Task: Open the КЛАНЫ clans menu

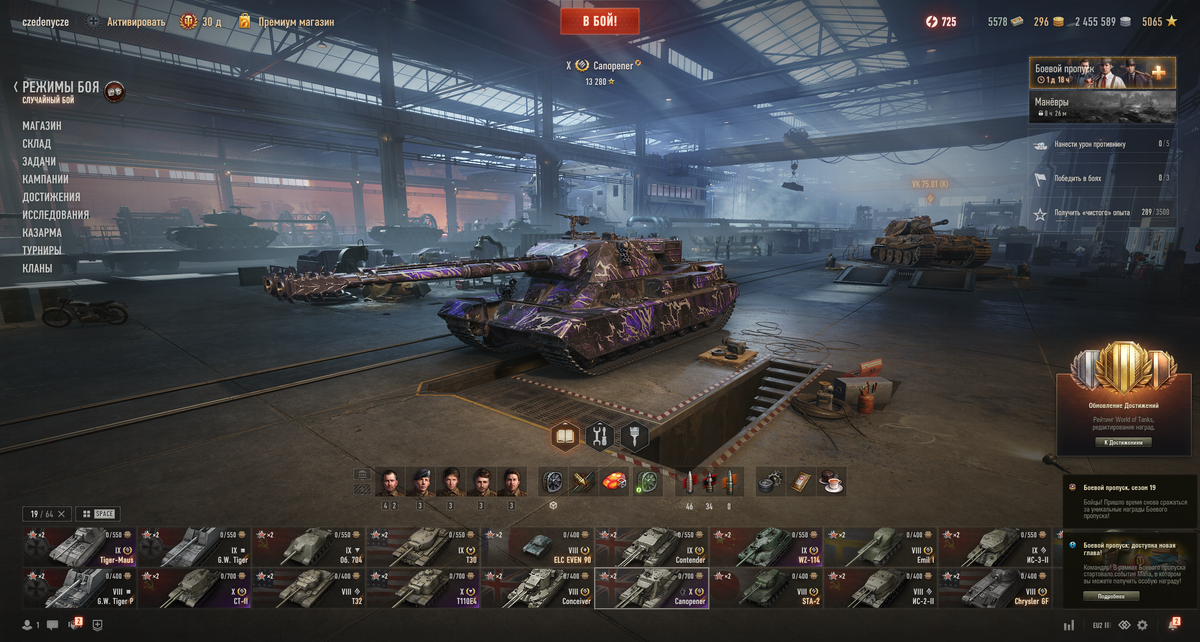Action: point(37,268)
